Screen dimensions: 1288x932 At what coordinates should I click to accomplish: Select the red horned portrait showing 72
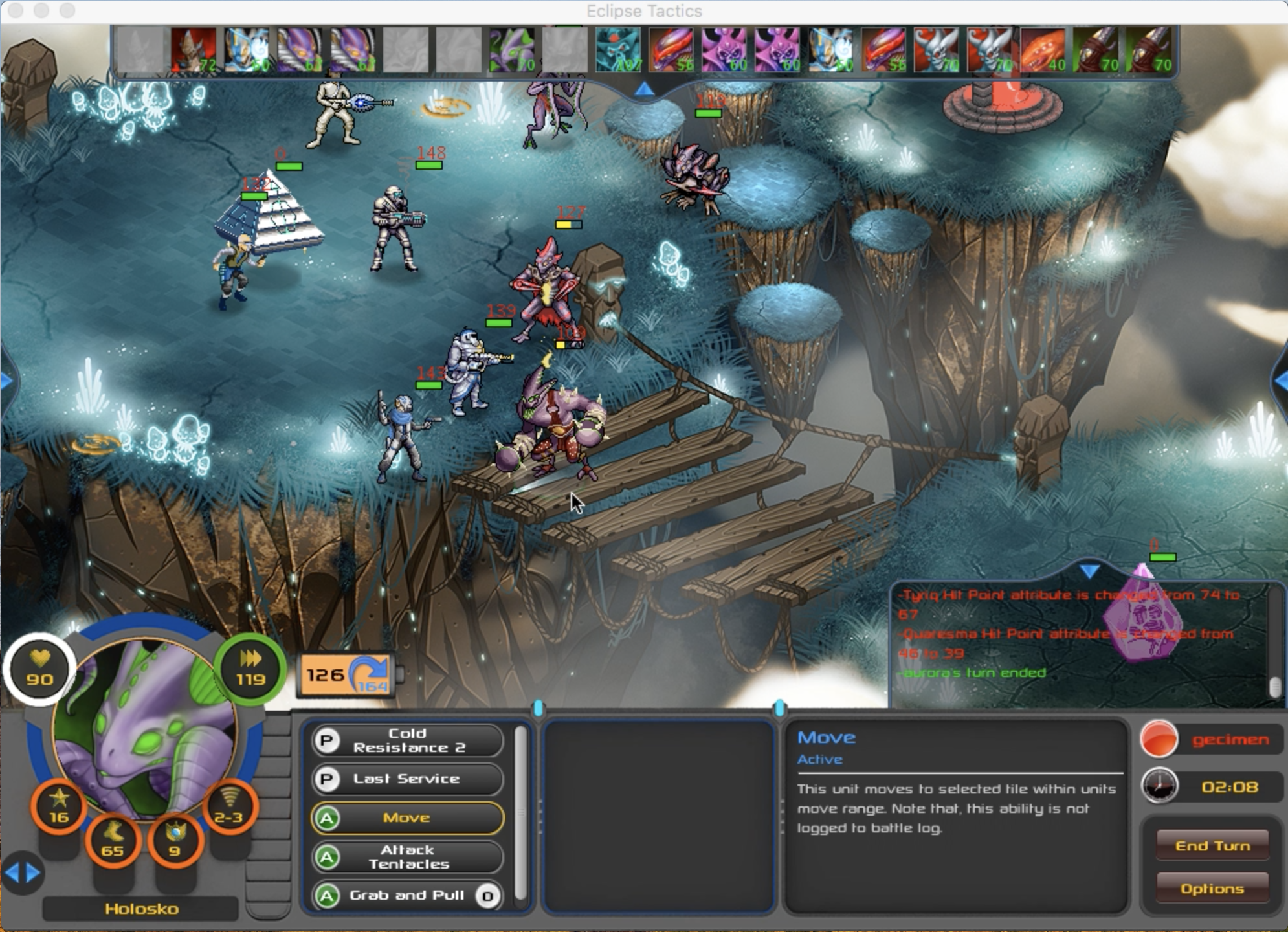(193, 50)
